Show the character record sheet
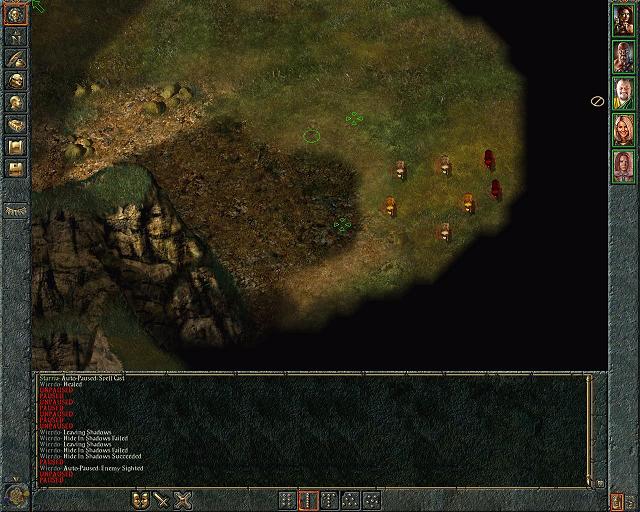640x512 pixels. 16,102
